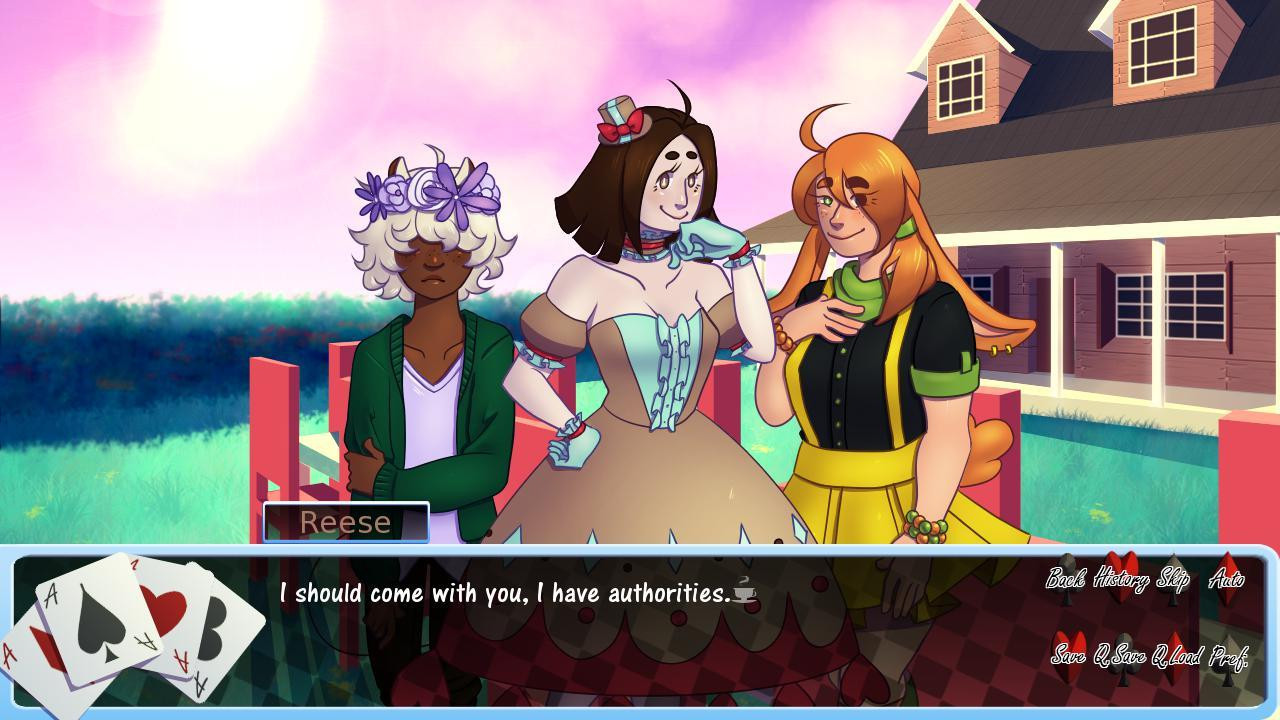Open the Pref. settings screen
The height and width of the screenshot is (720, 1280).
pyautogui.click(x=1229, y=656)
